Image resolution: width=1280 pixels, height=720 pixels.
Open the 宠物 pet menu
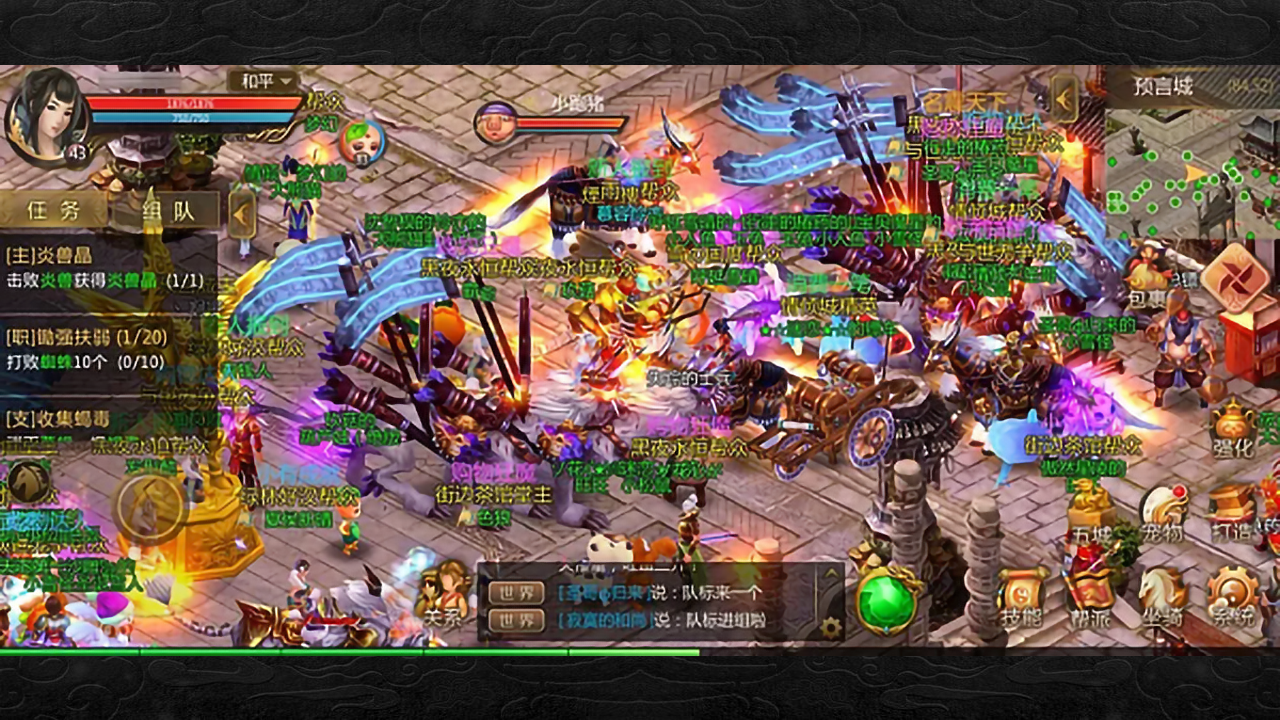tap(1163, 514)
